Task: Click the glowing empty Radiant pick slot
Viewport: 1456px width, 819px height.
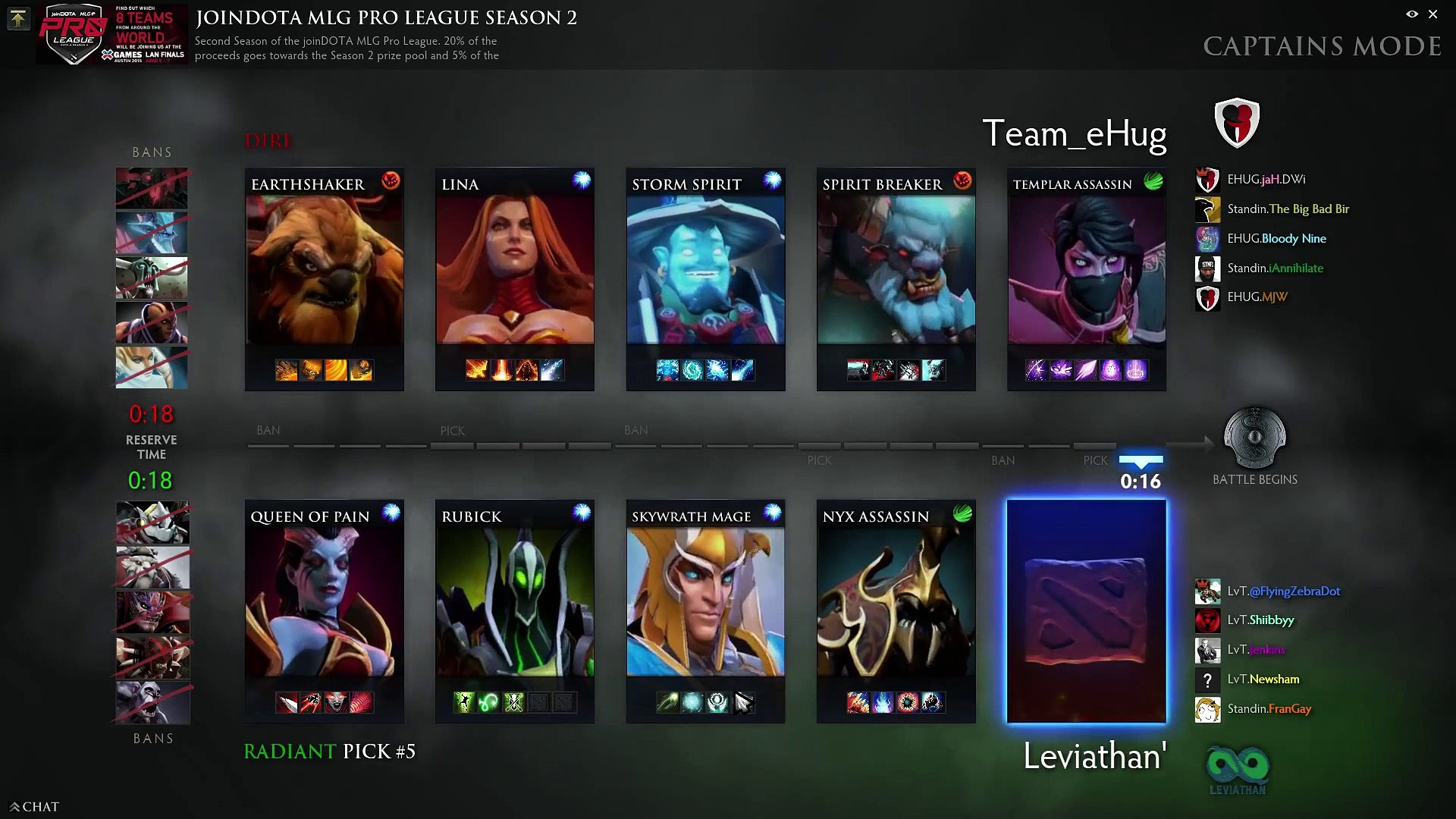Action: click(x=1086, y=610)
